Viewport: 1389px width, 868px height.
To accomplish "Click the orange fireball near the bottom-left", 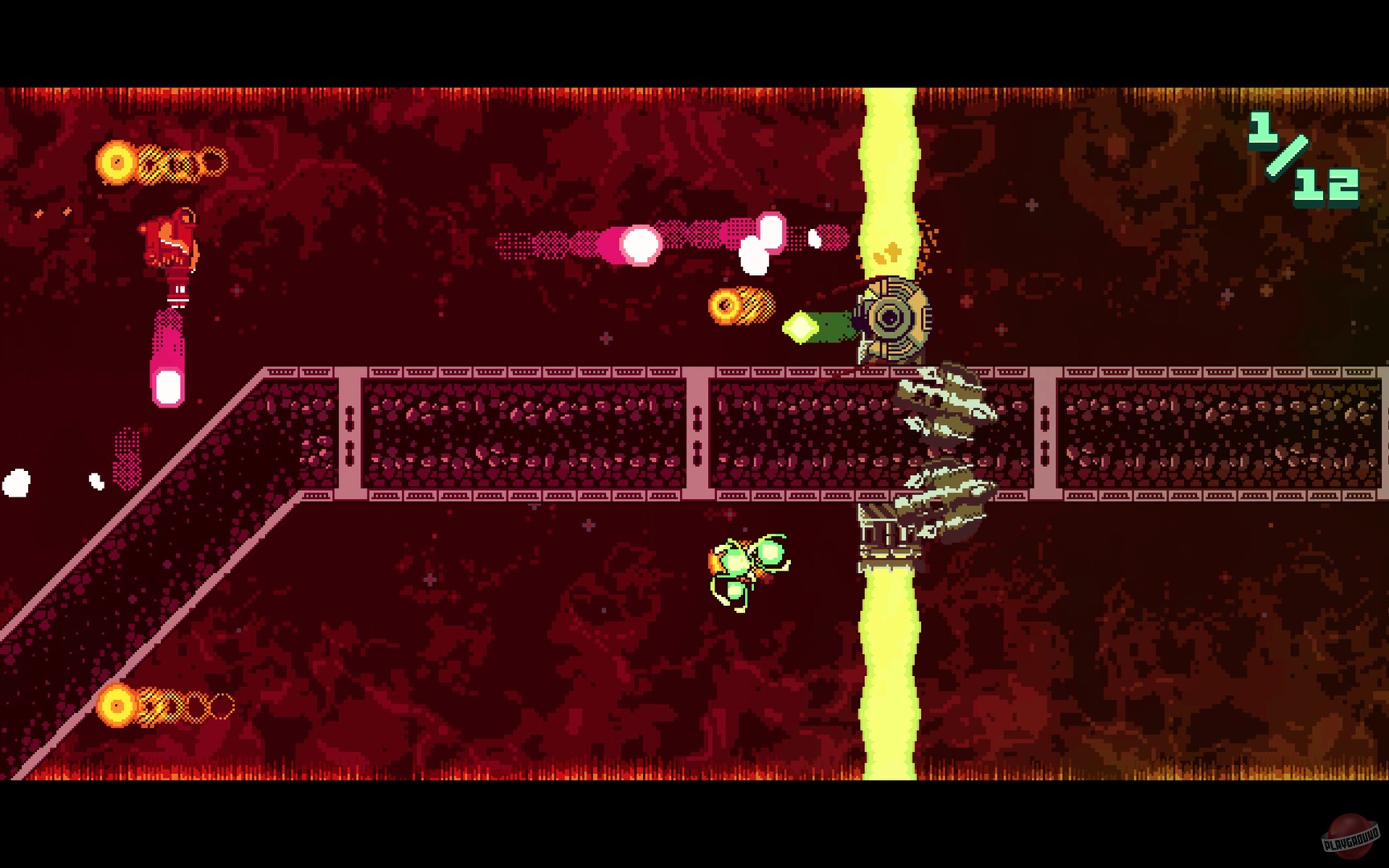I will pos(115,704).
